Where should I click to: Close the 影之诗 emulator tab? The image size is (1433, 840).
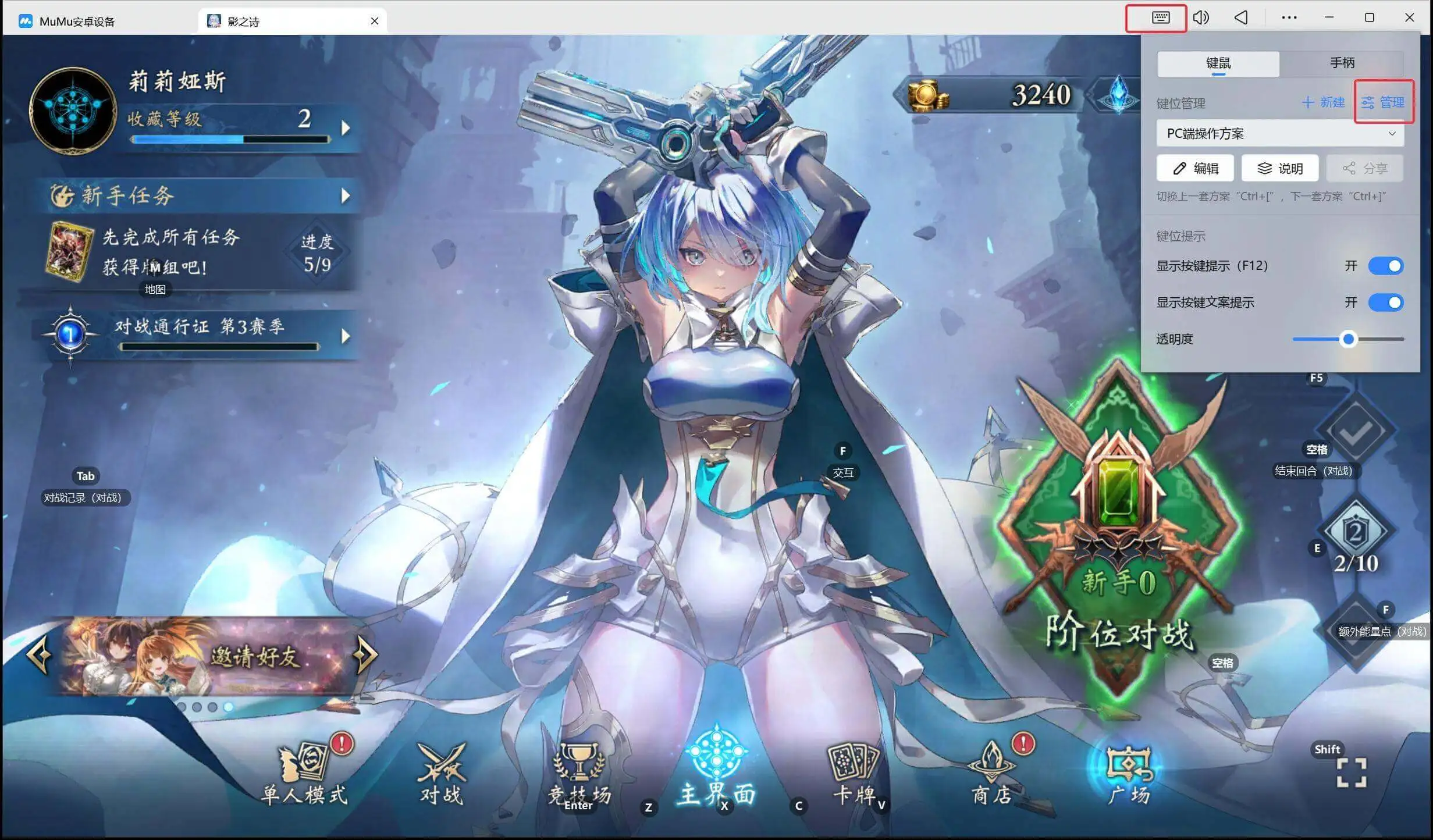[x=375, y=21]
